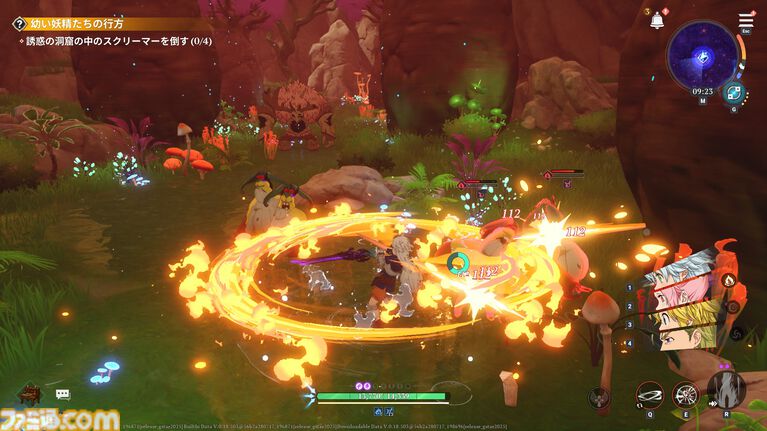Open the hamburger main menu
This screenshot has height=431, width=767.
(746, 20)
